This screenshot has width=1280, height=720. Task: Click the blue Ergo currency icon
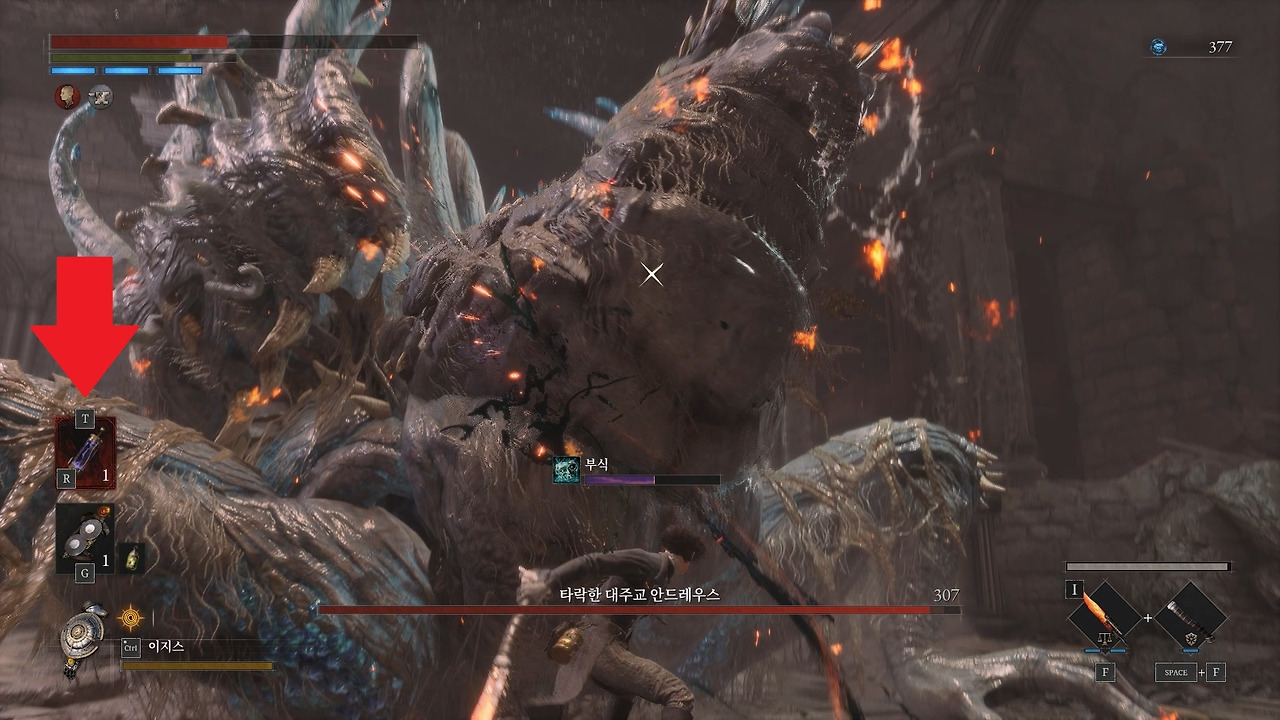click(x=1158, y=47)
